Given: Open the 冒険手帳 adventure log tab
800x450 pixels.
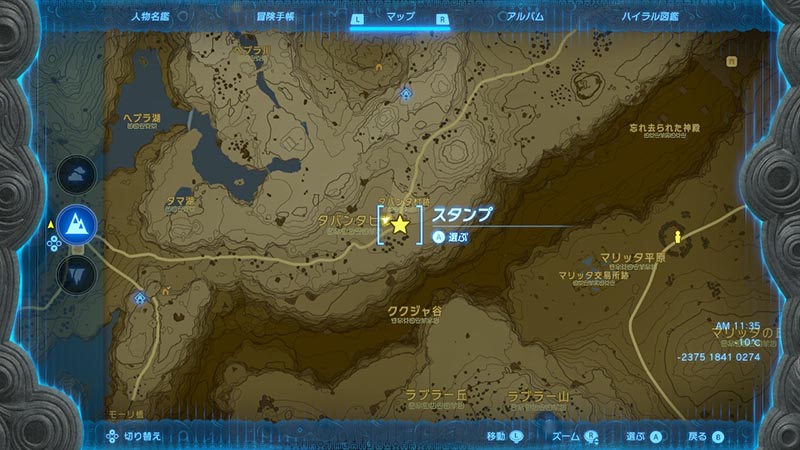Looking at the screenshot, I should click(274, 17).
